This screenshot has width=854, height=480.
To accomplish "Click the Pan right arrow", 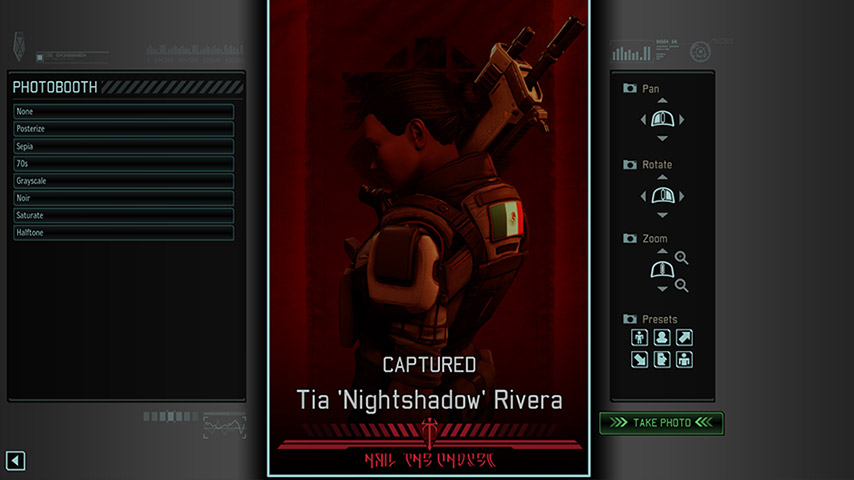I will tap(682, 120).
